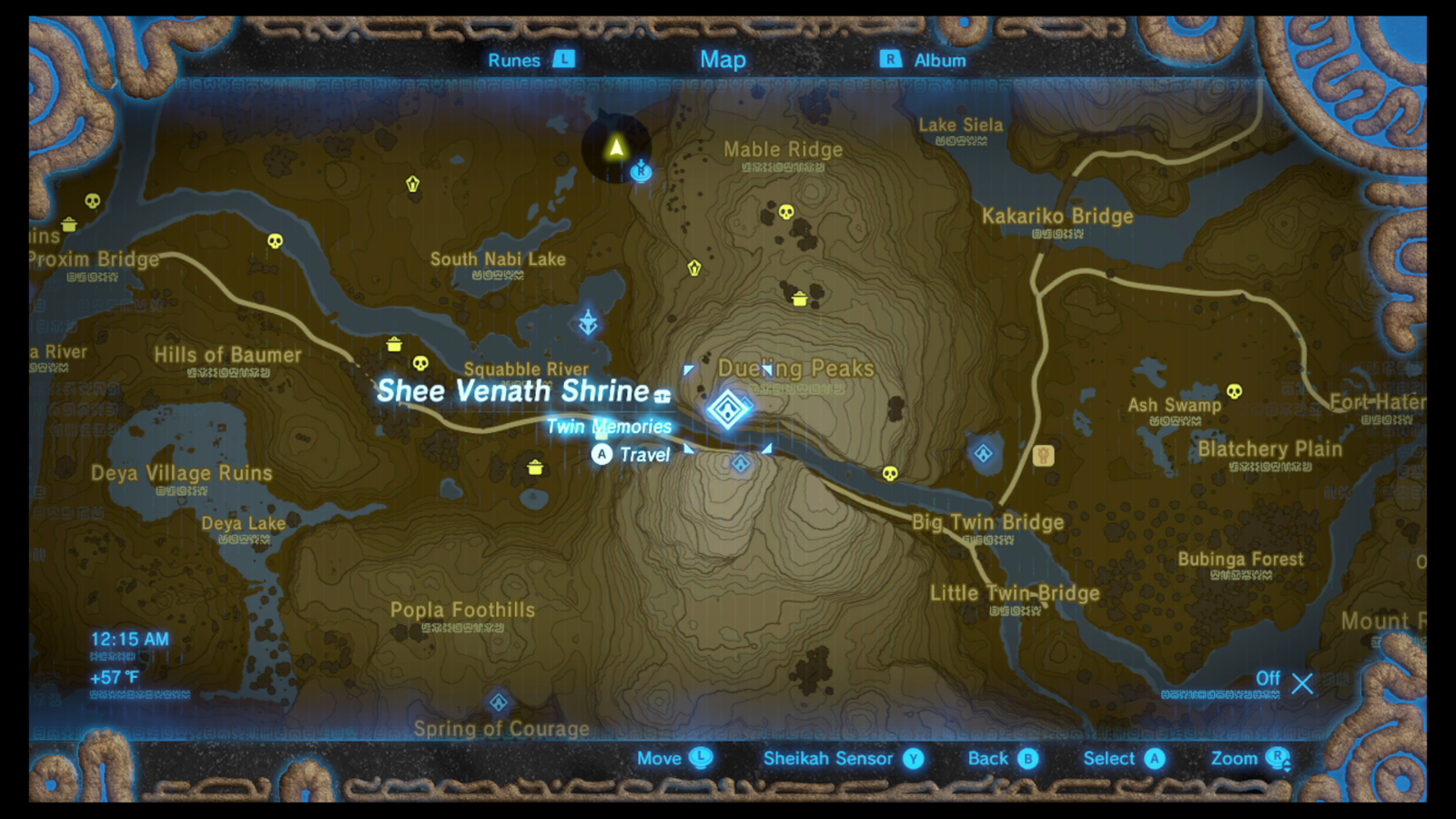Click the Fairy Fountain icon above Shee Venath Shrine
Viewport: 1456px width, 819px height.
(x=588, y=321)
